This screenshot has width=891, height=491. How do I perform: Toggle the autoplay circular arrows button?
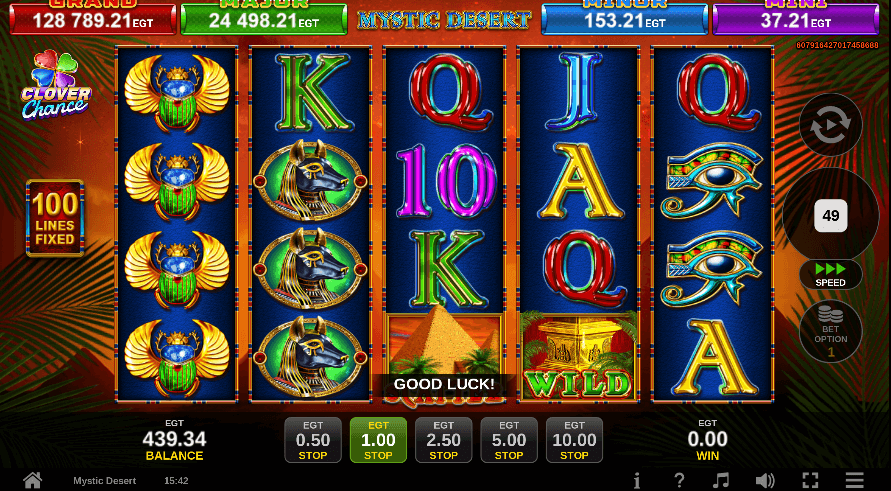831,128
